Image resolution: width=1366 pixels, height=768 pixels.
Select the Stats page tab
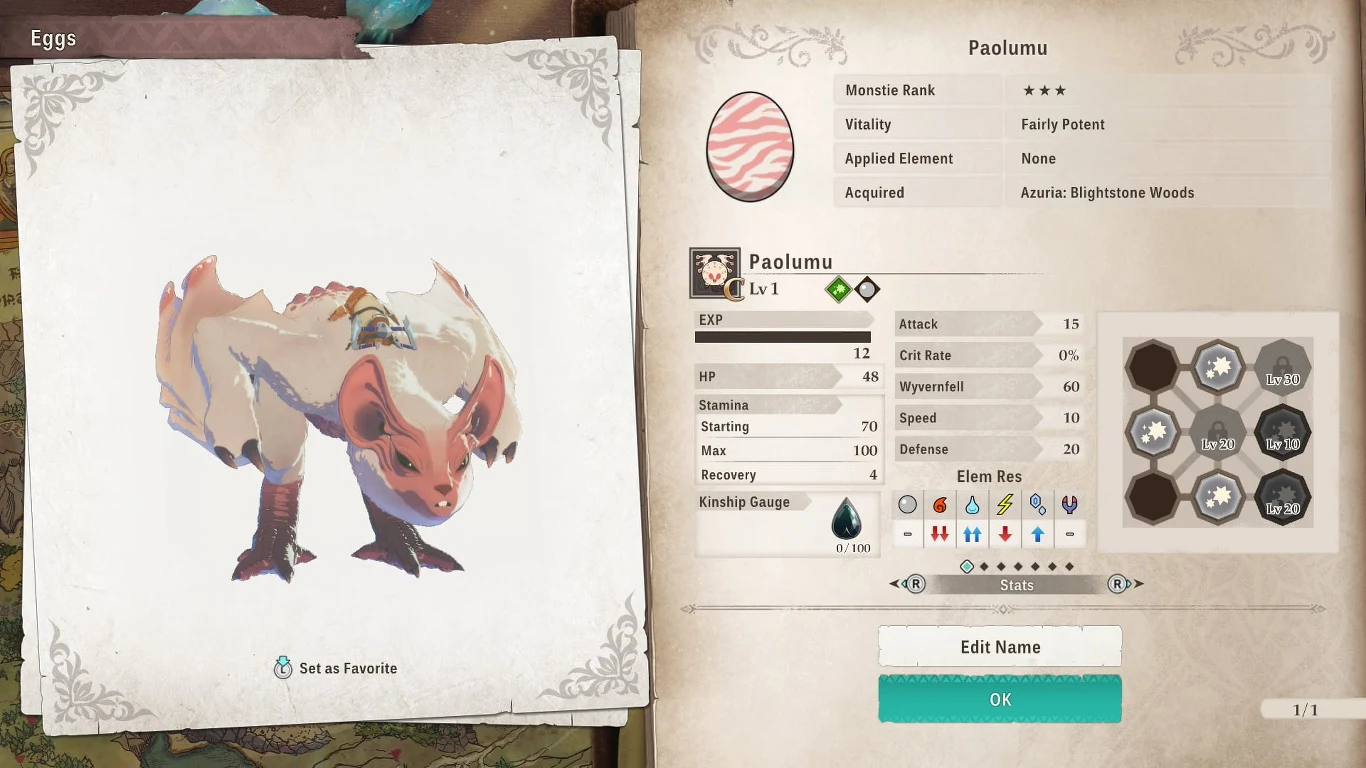pos(1016,585)
